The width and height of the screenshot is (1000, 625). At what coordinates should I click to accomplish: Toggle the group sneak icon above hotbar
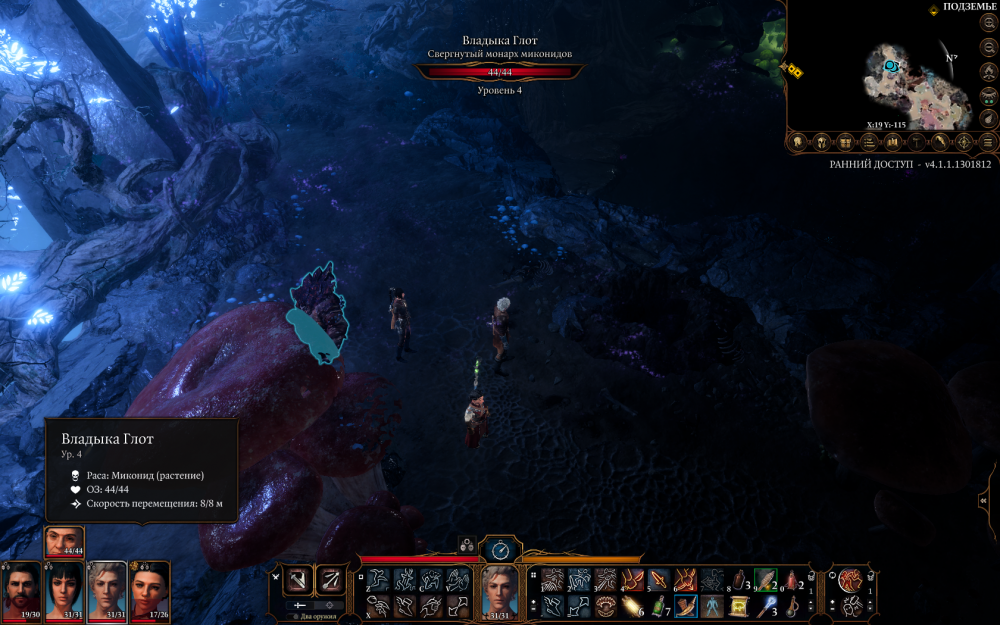click(466, 545)
